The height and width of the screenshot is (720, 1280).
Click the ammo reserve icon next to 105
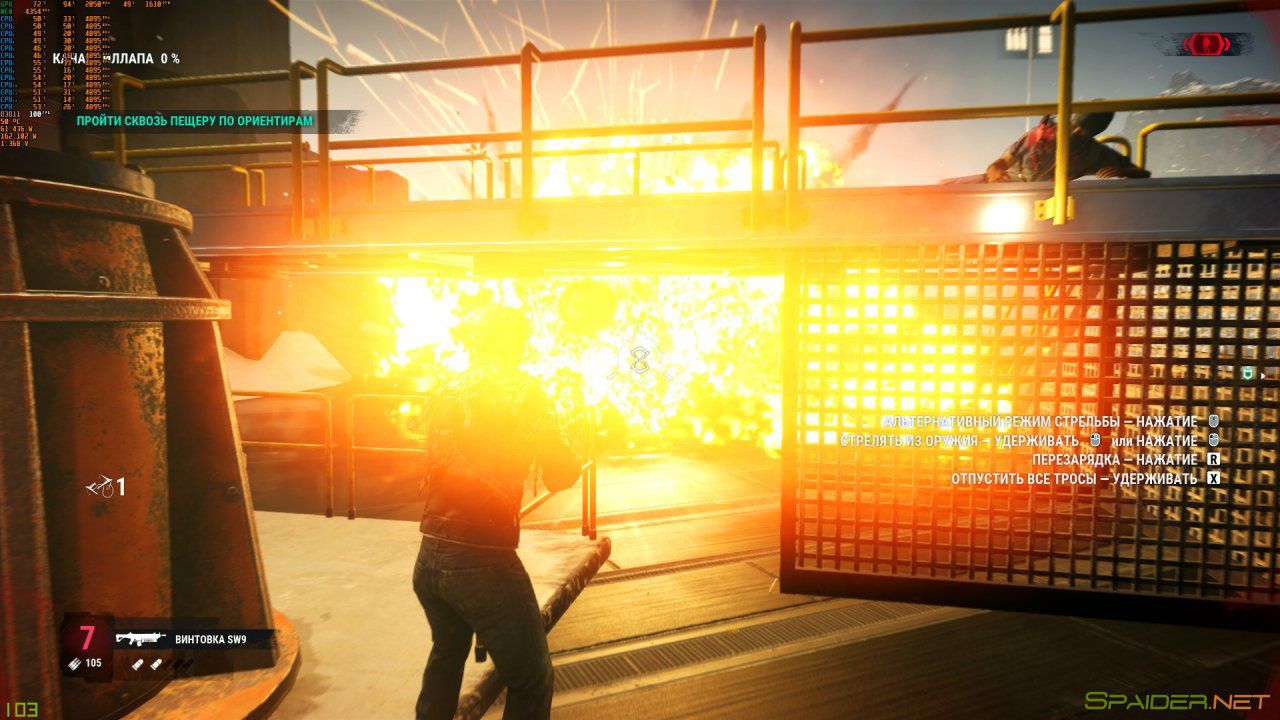click(73, 663)
